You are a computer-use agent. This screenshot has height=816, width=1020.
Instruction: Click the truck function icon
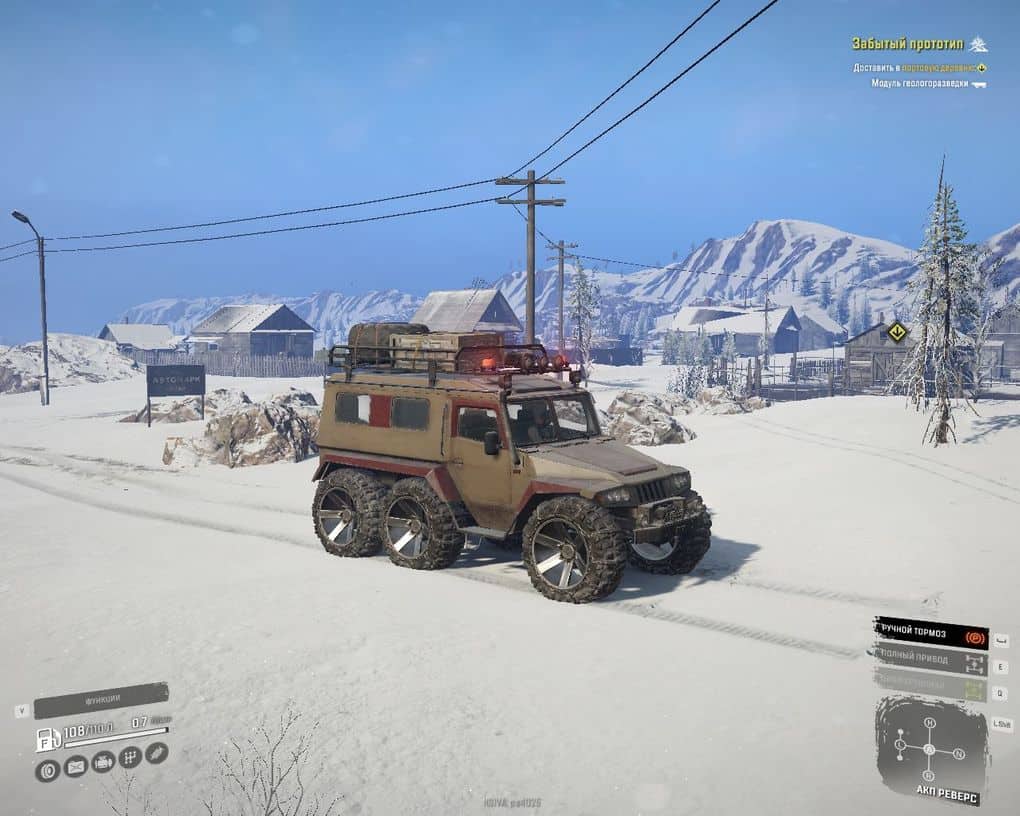103,762
